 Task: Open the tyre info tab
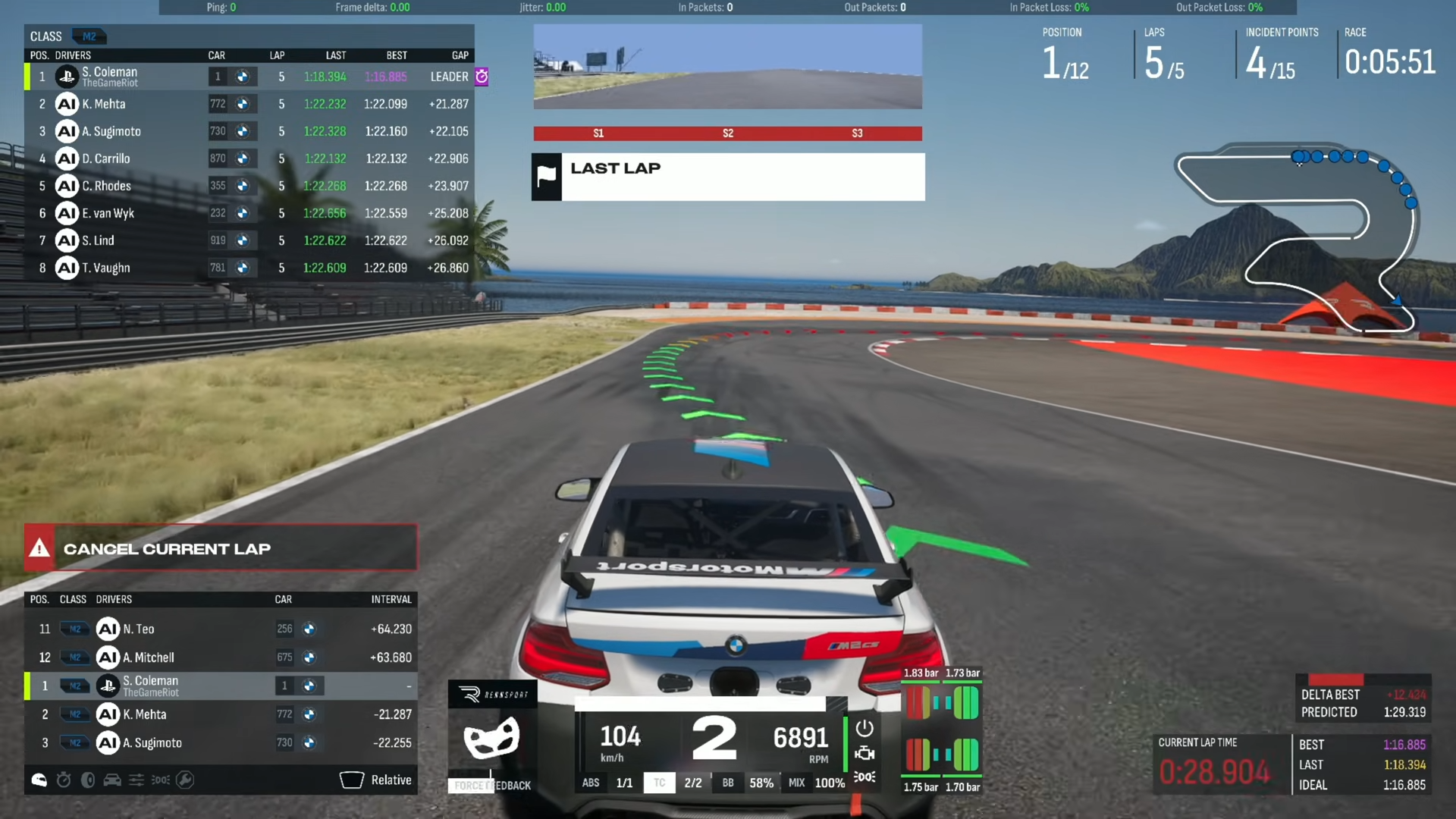(88, 780)
